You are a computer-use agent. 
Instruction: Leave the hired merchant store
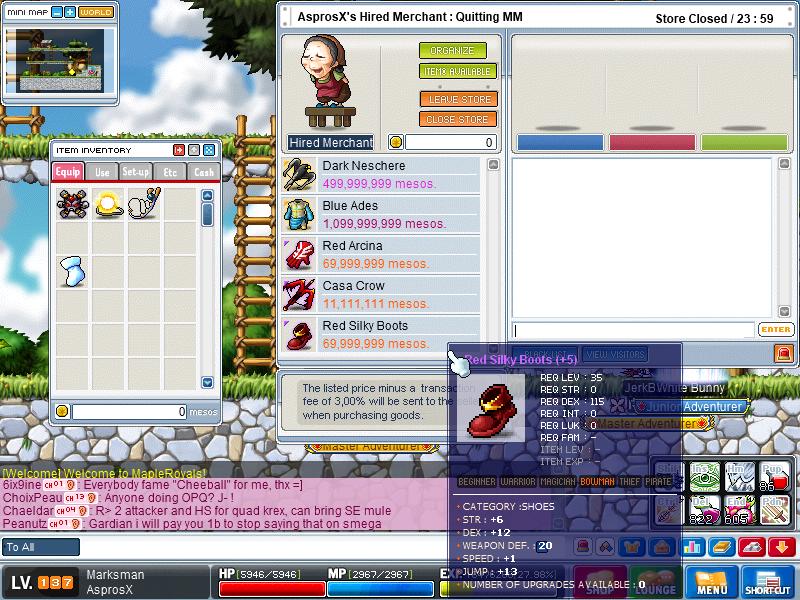pos(458,99)
